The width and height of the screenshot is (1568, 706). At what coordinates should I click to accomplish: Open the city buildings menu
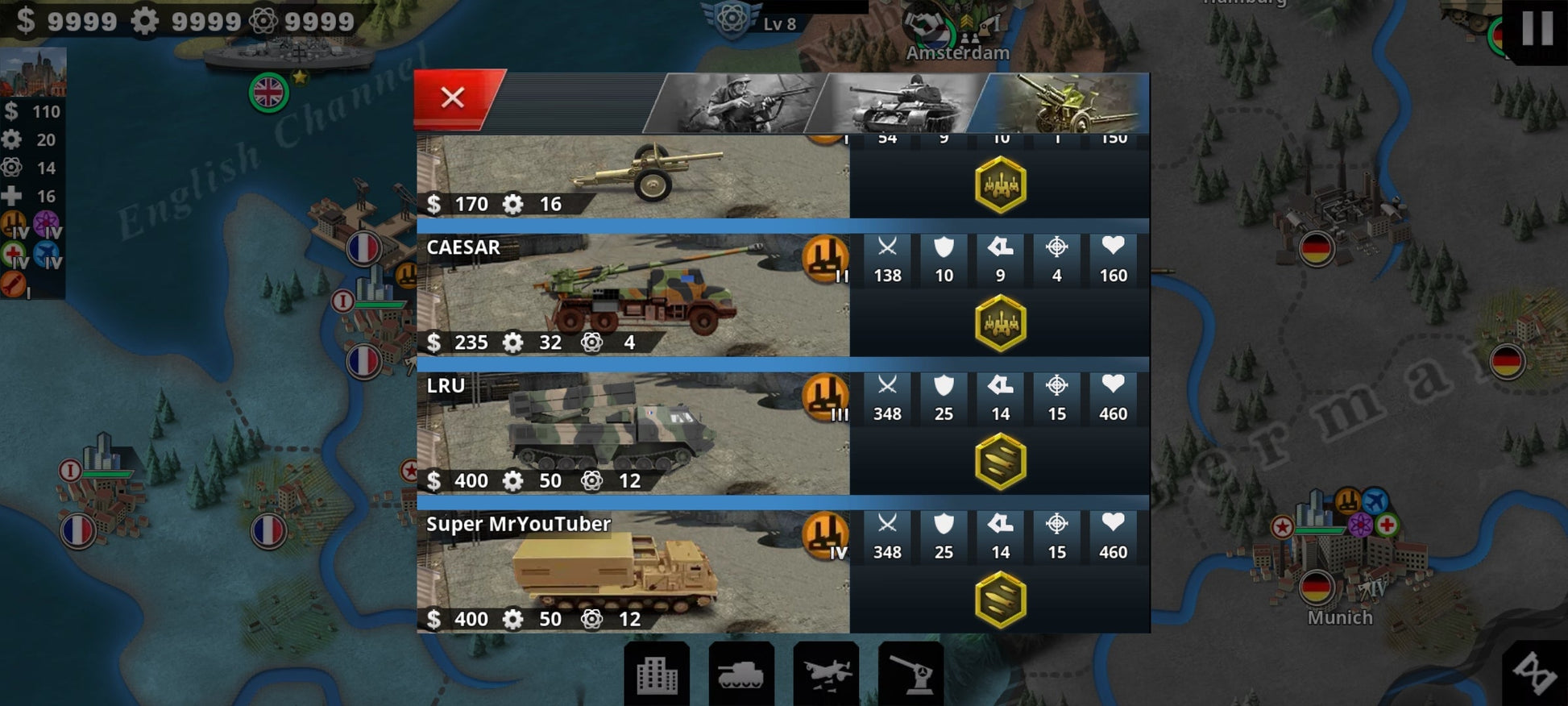click(657, 674)
